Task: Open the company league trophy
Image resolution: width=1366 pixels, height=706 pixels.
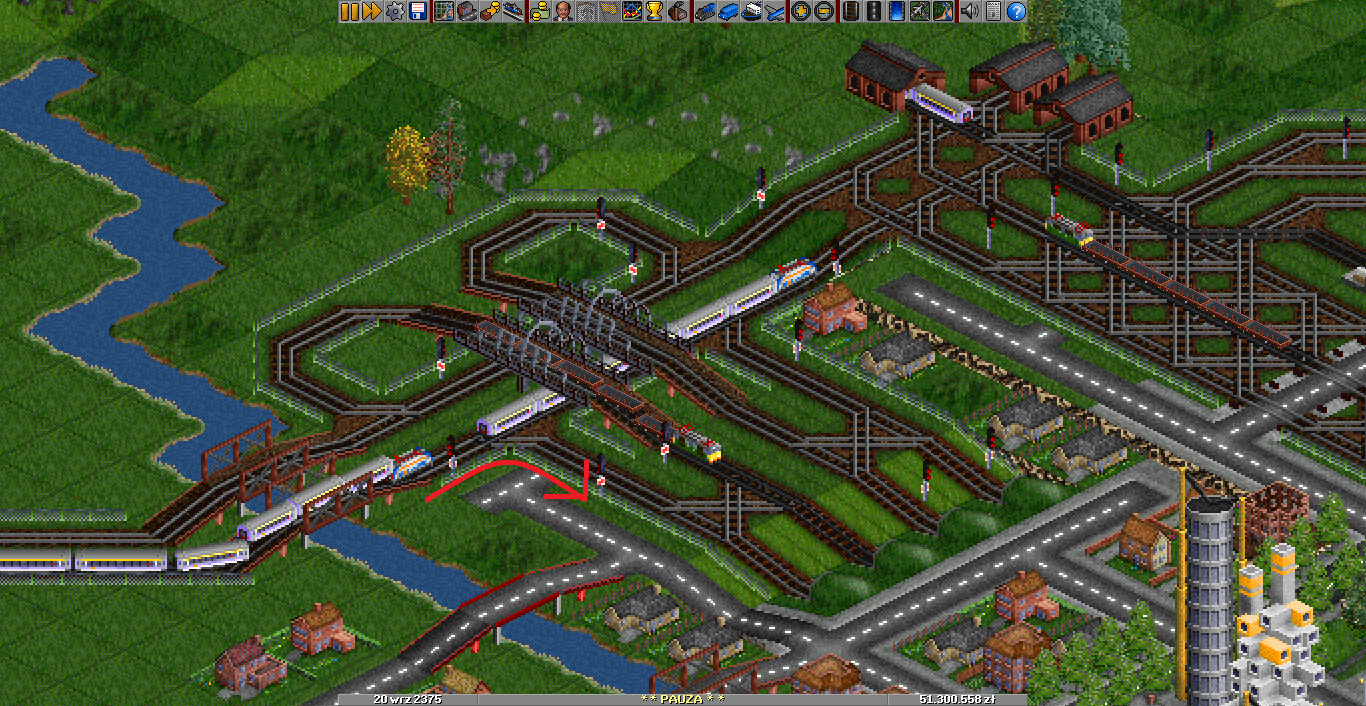Action: 654,11
